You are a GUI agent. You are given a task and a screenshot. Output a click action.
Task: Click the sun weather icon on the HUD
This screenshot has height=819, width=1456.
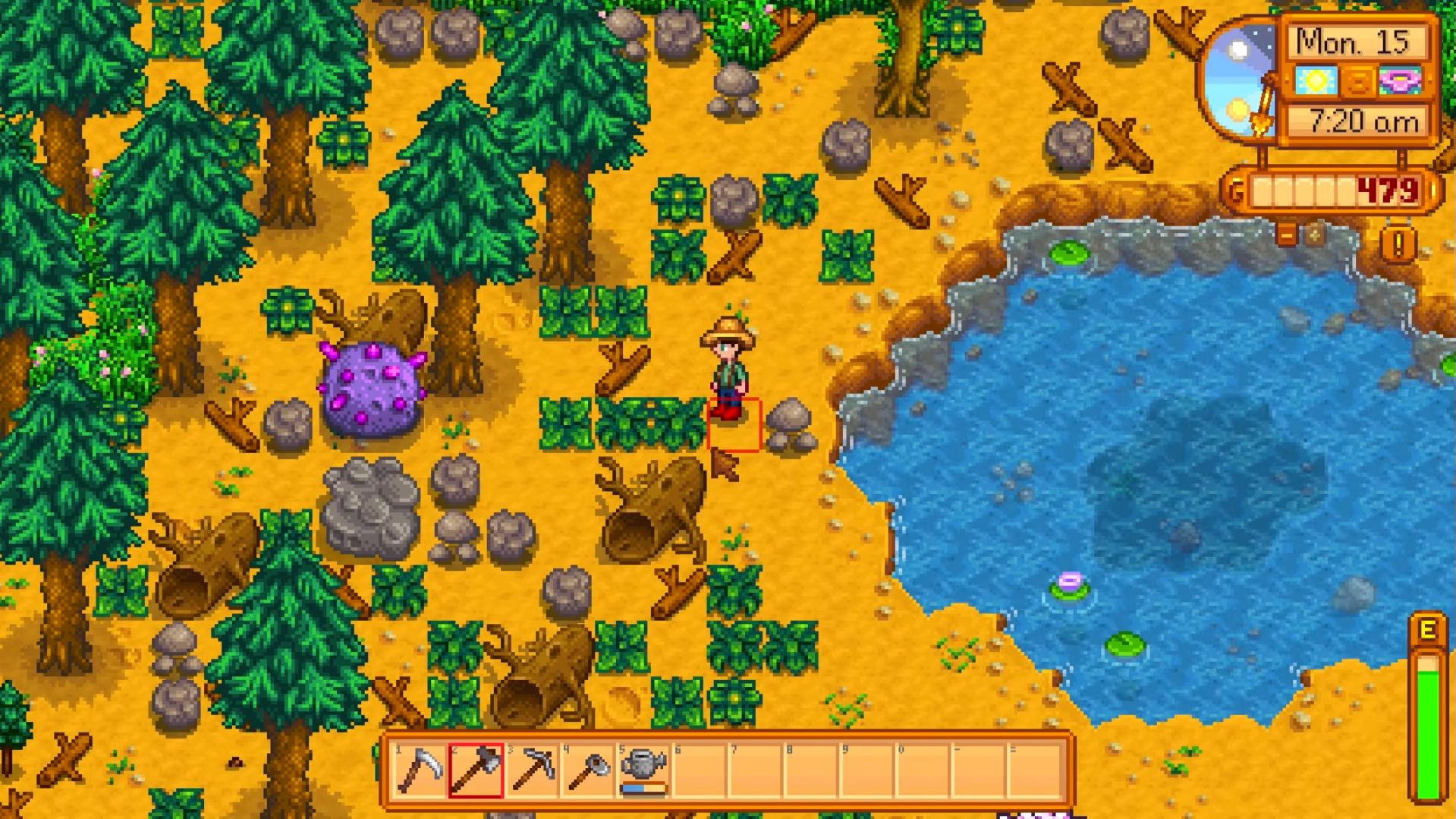[x=1315, y=80]
